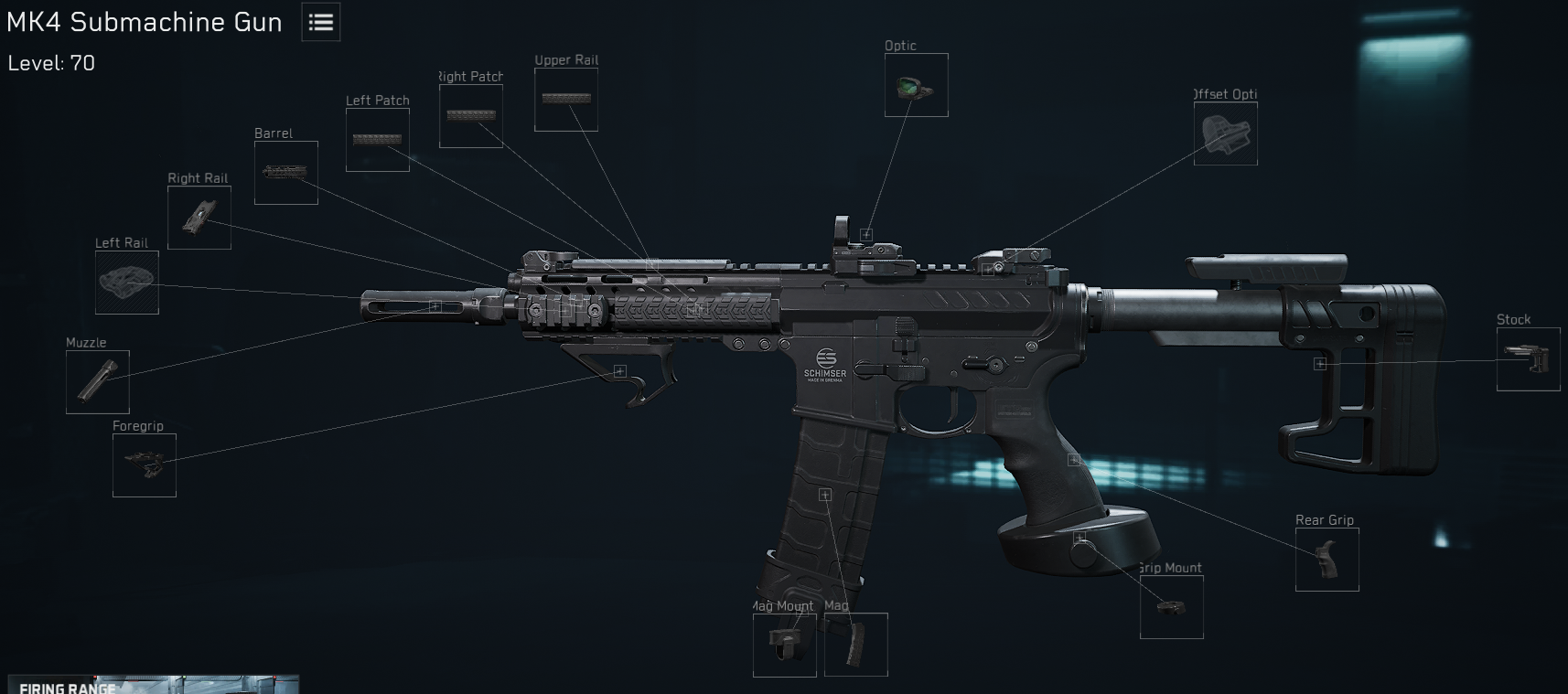The image size is (1568, 694).
Task: Select the Offset Optic attachment
Action: 1225,133
